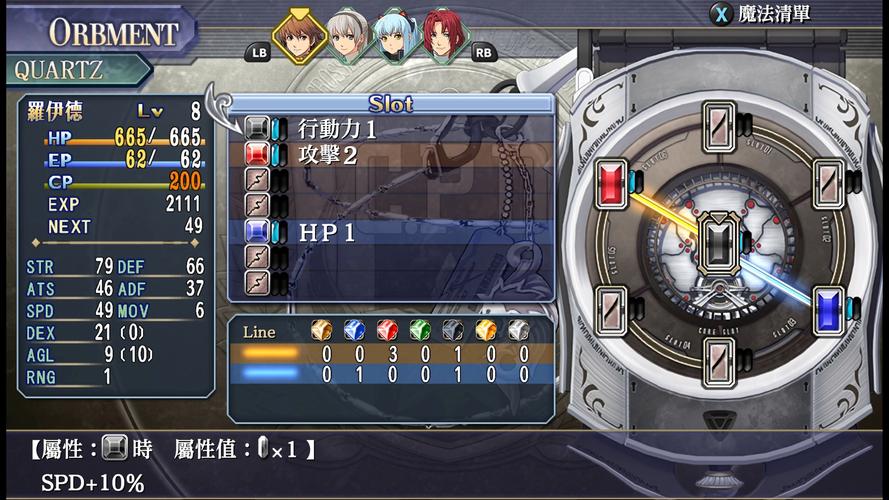This screenshot has width=889, height=500.
Task: Click the red quartz on the orbment
Action: pyautogui.click(x=611, y=183)
